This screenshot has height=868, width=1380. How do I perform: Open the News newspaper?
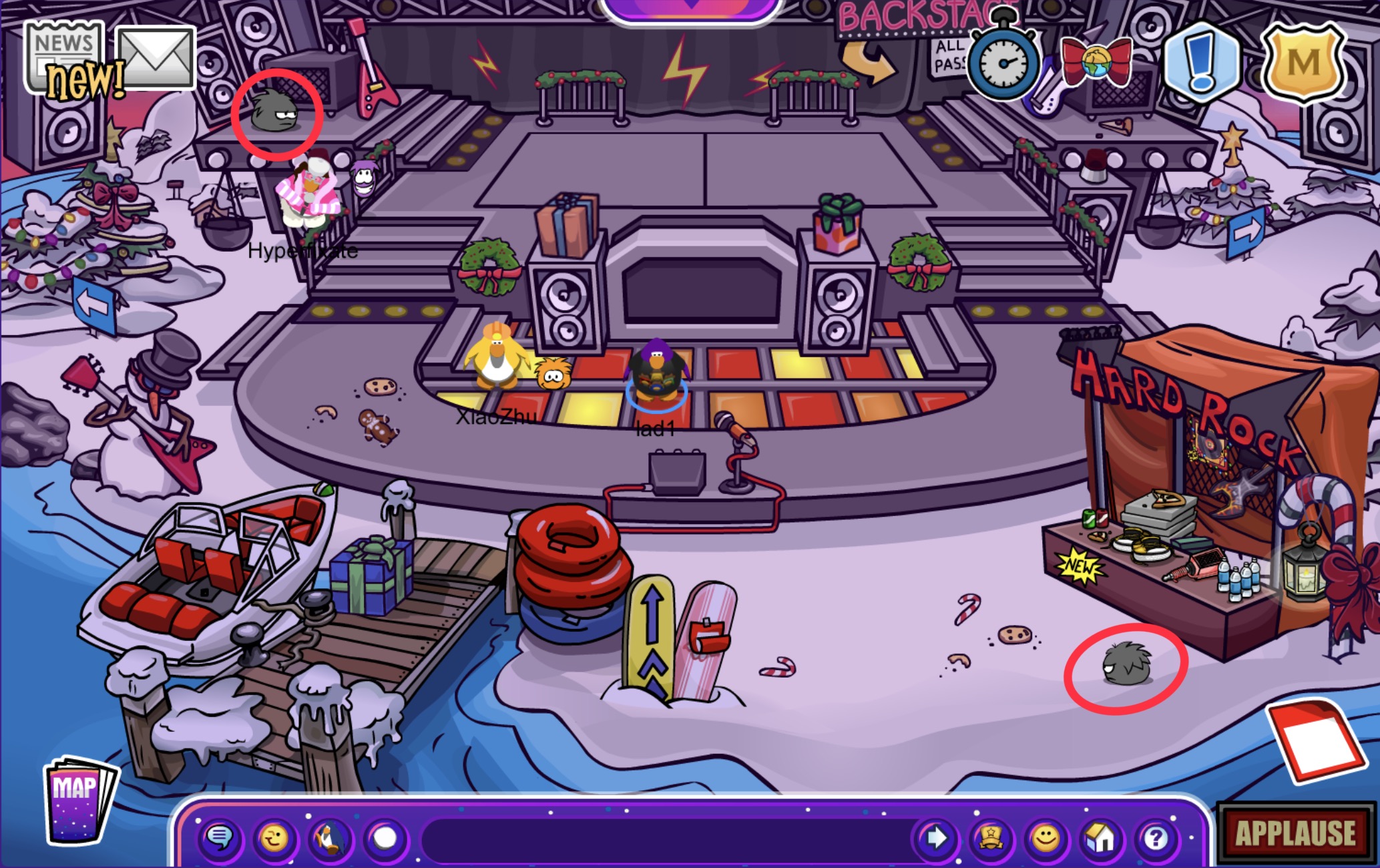[x=64, y=58]
